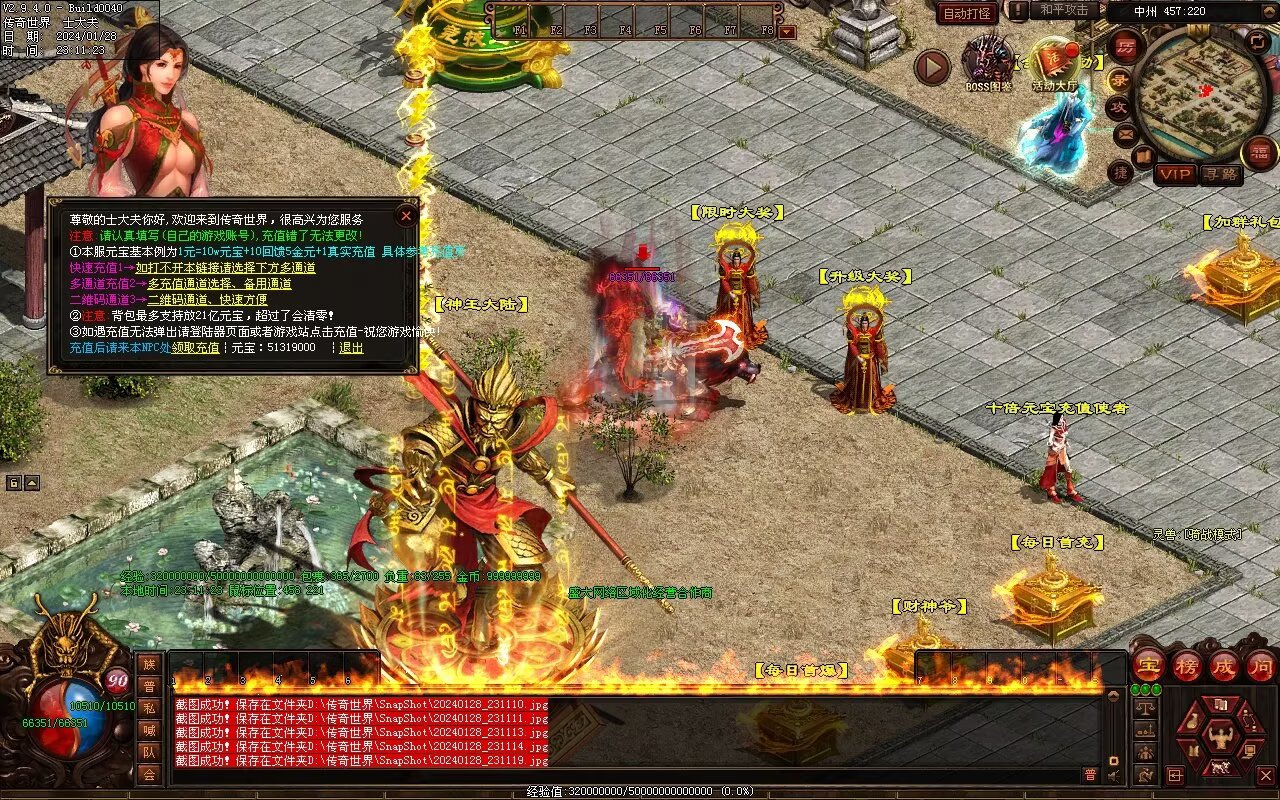
Task: Open the character panel in hexagon center
Action: [x=1219, y=738]
